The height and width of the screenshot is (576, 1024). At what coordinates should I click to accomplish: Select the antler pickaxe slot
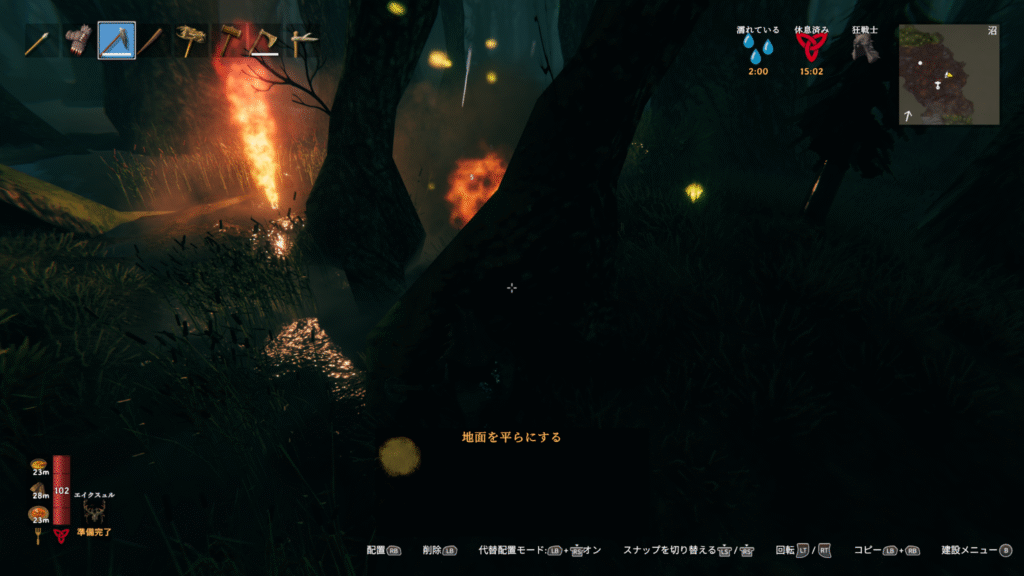pos(299,42)
